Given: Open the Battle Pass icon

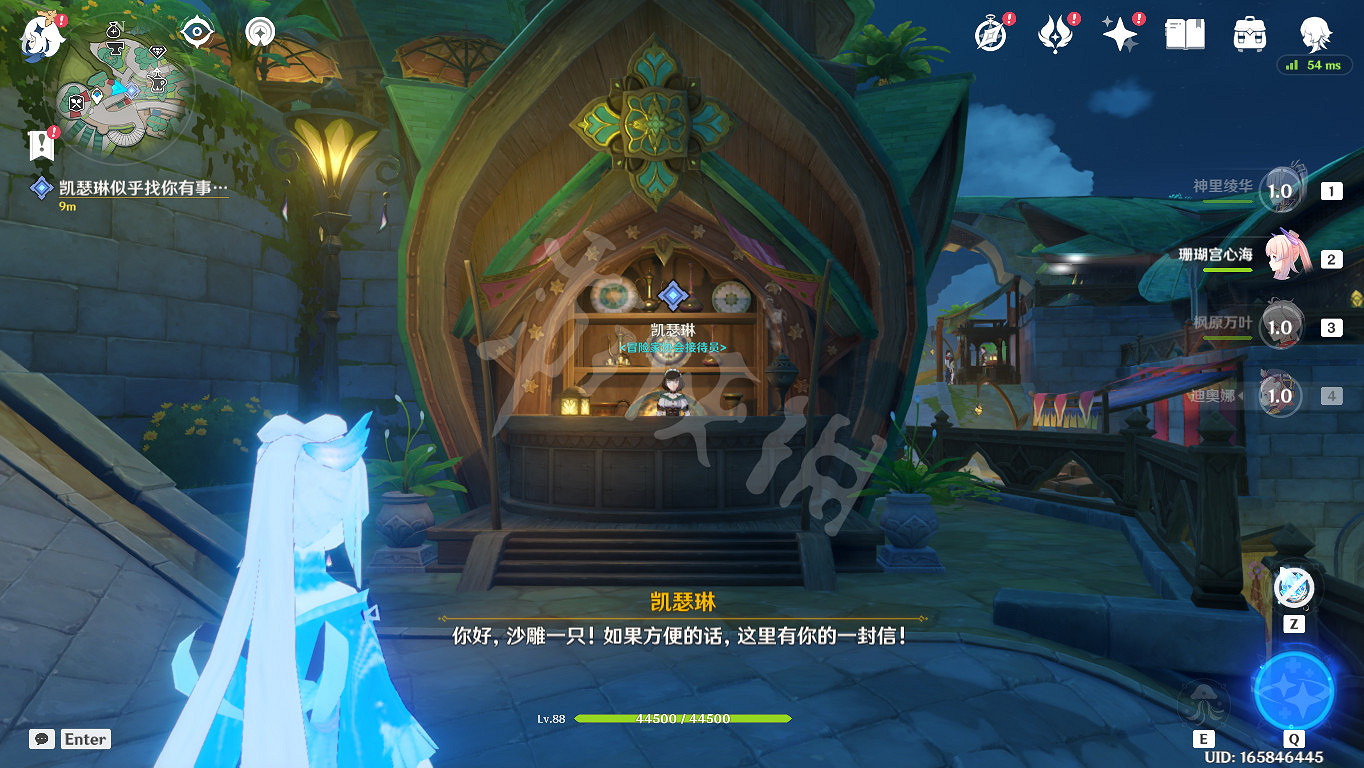Looking at the screenshot, I should coord(1056,32).
